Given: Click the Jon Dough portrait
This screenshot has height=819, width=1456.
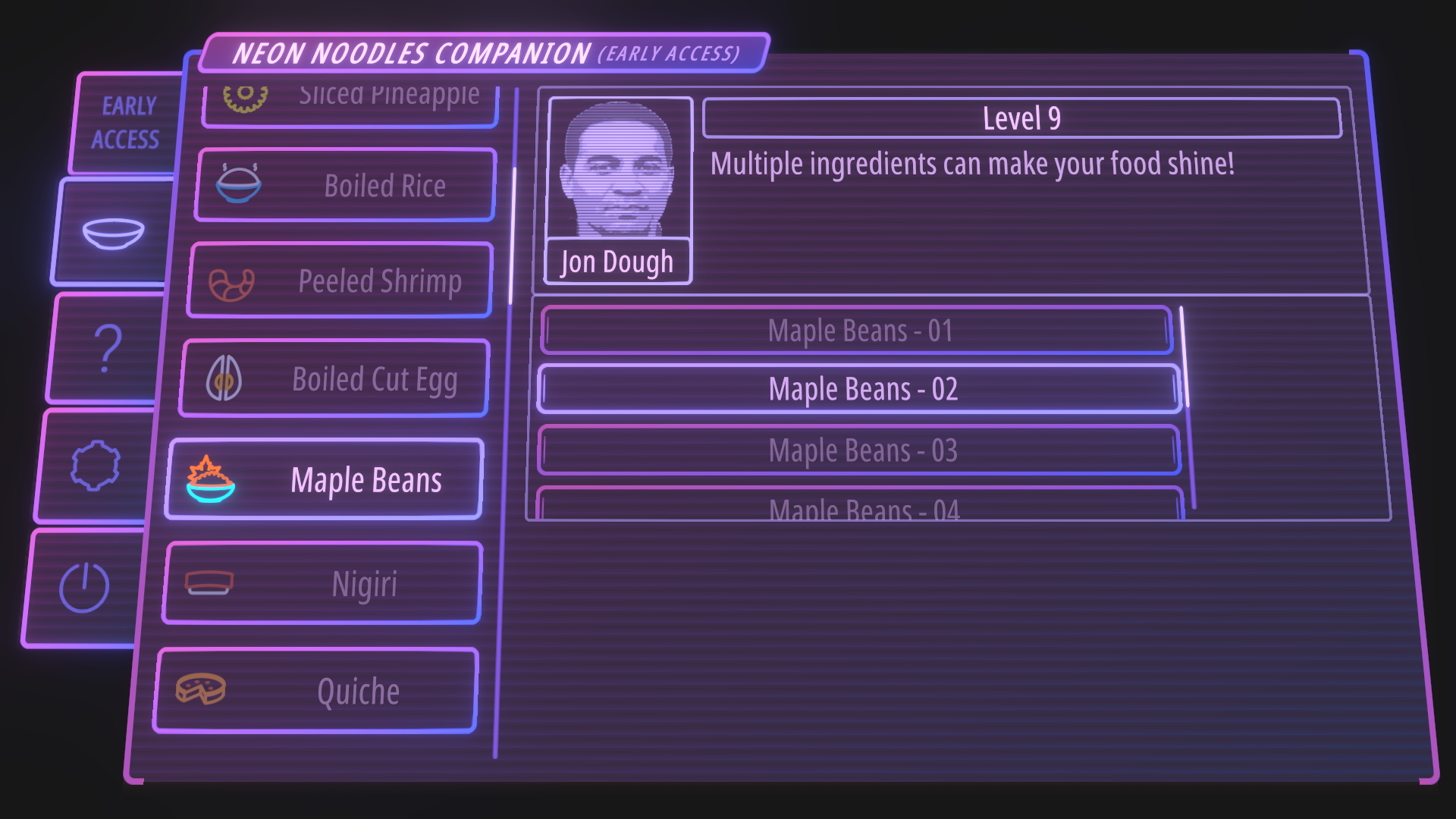Looking at the screenshot, I should tap(619, 171).
